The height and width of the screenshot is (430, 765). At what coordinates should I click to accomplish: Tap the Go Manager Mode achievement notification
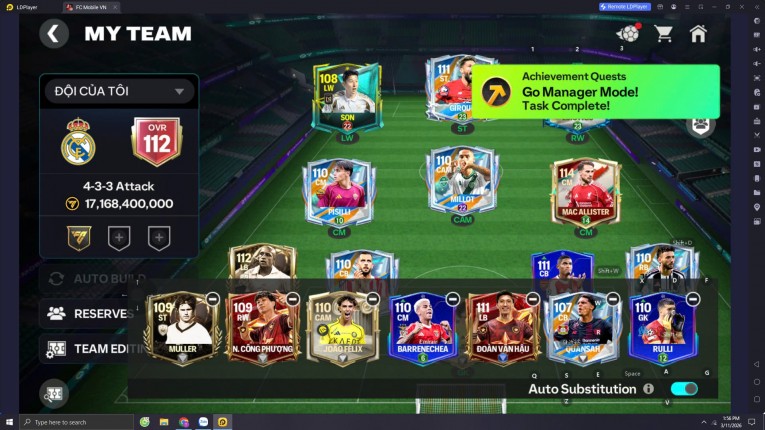pyautogui.click(x=595, y=91)
